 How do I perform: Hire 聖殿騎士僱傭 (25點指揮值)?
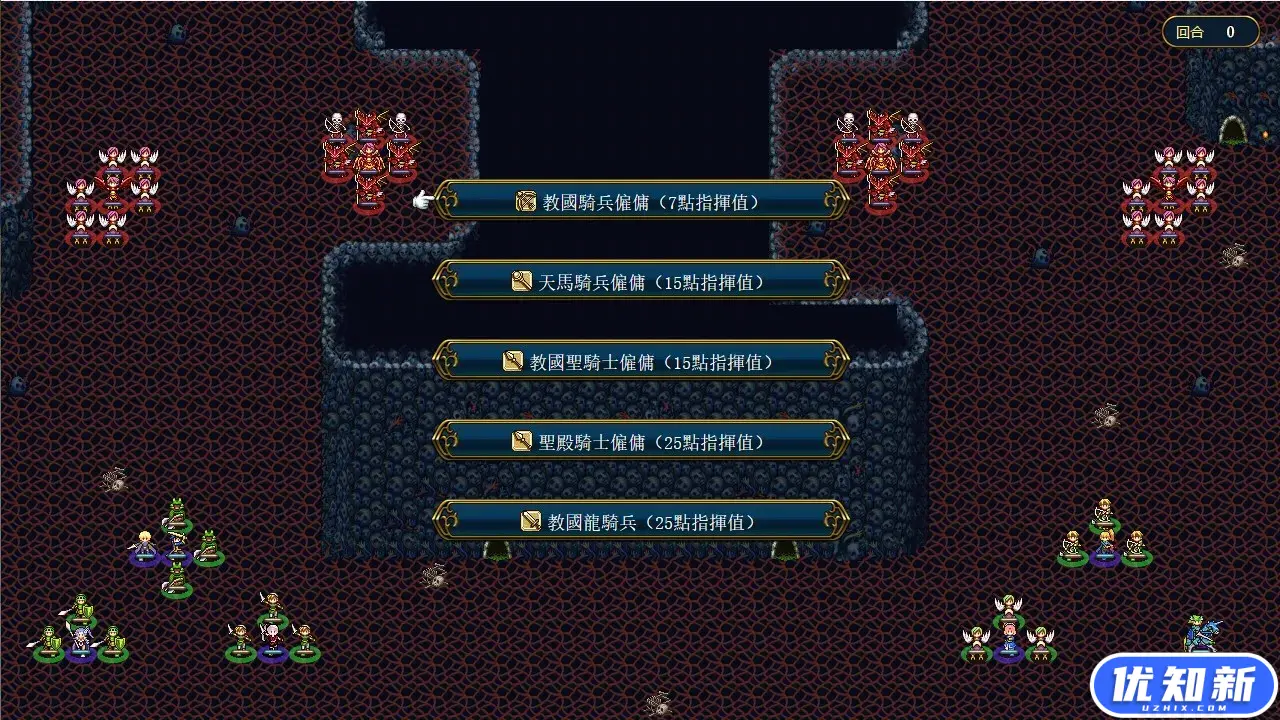(641, 441)
